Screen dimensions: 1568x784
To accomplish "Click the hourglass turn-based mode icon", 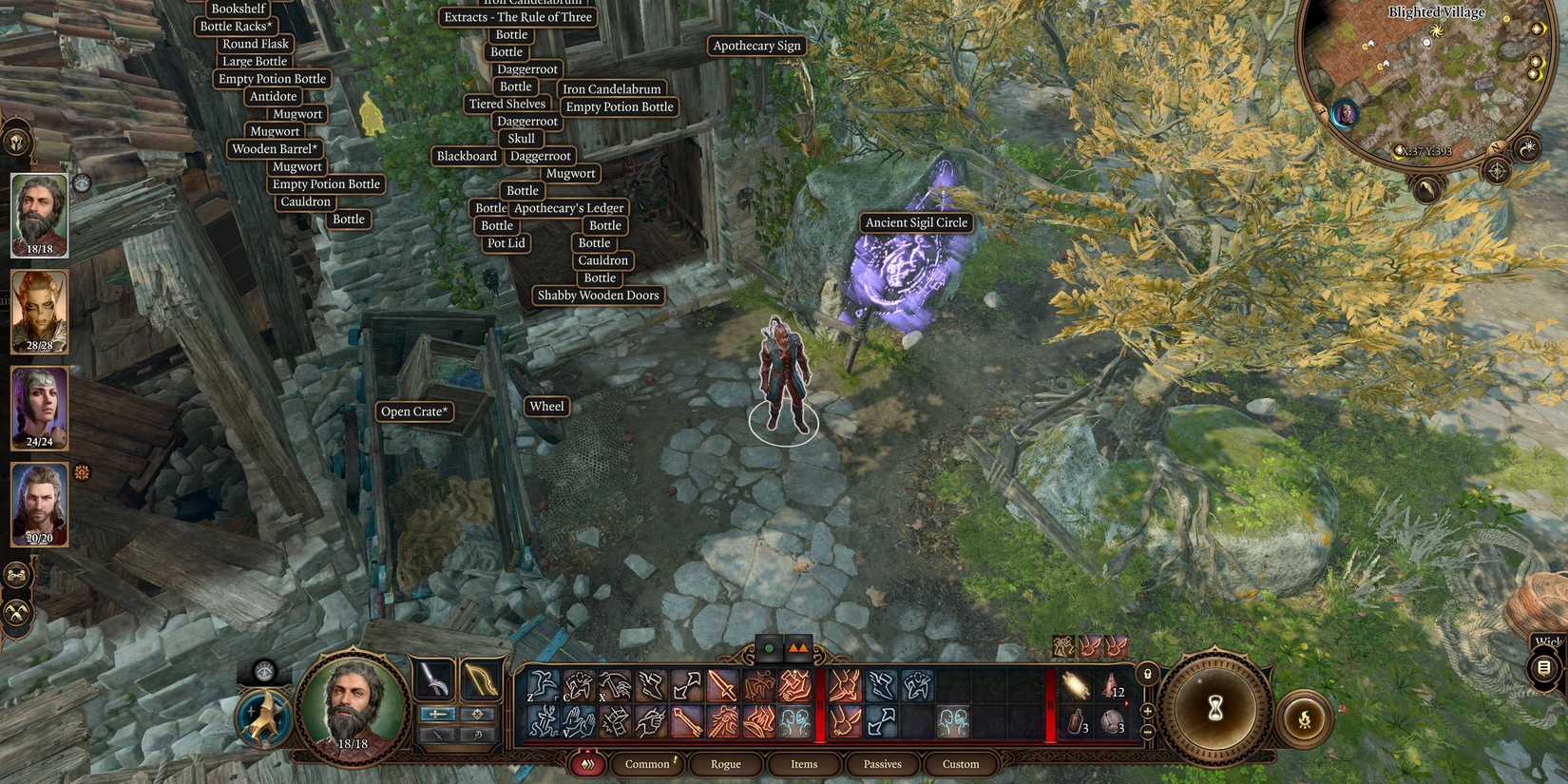I will [1214, 706].
